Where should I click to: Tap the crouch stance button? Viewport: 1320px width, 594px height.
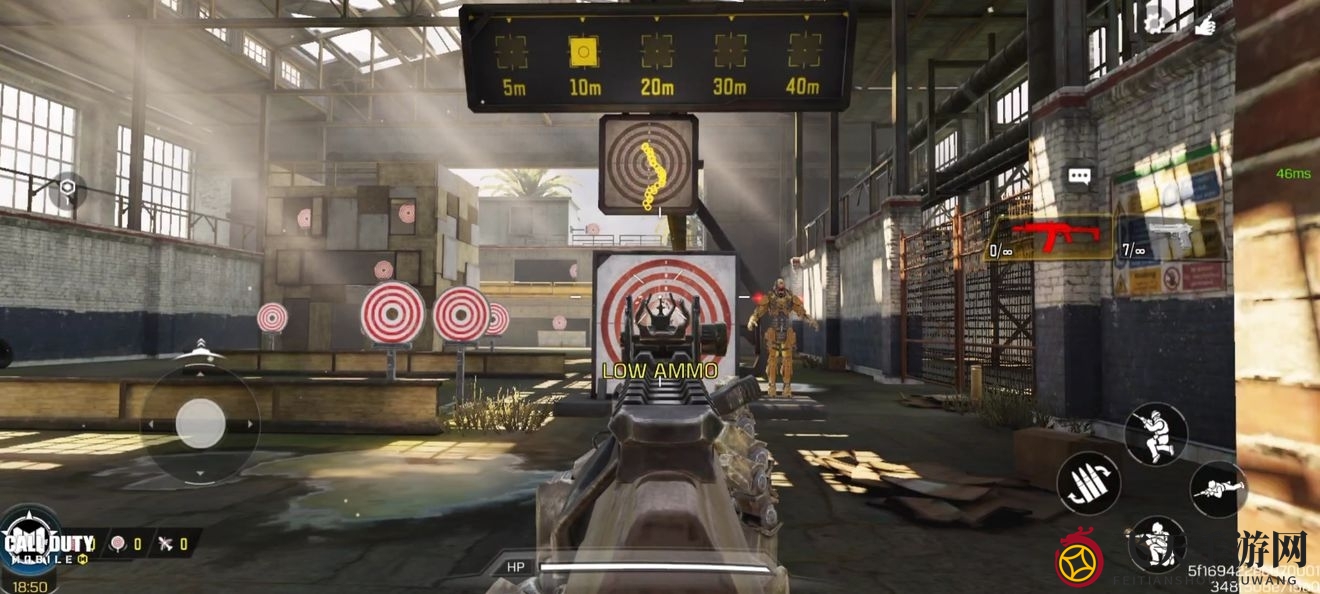pos(1156,541)
